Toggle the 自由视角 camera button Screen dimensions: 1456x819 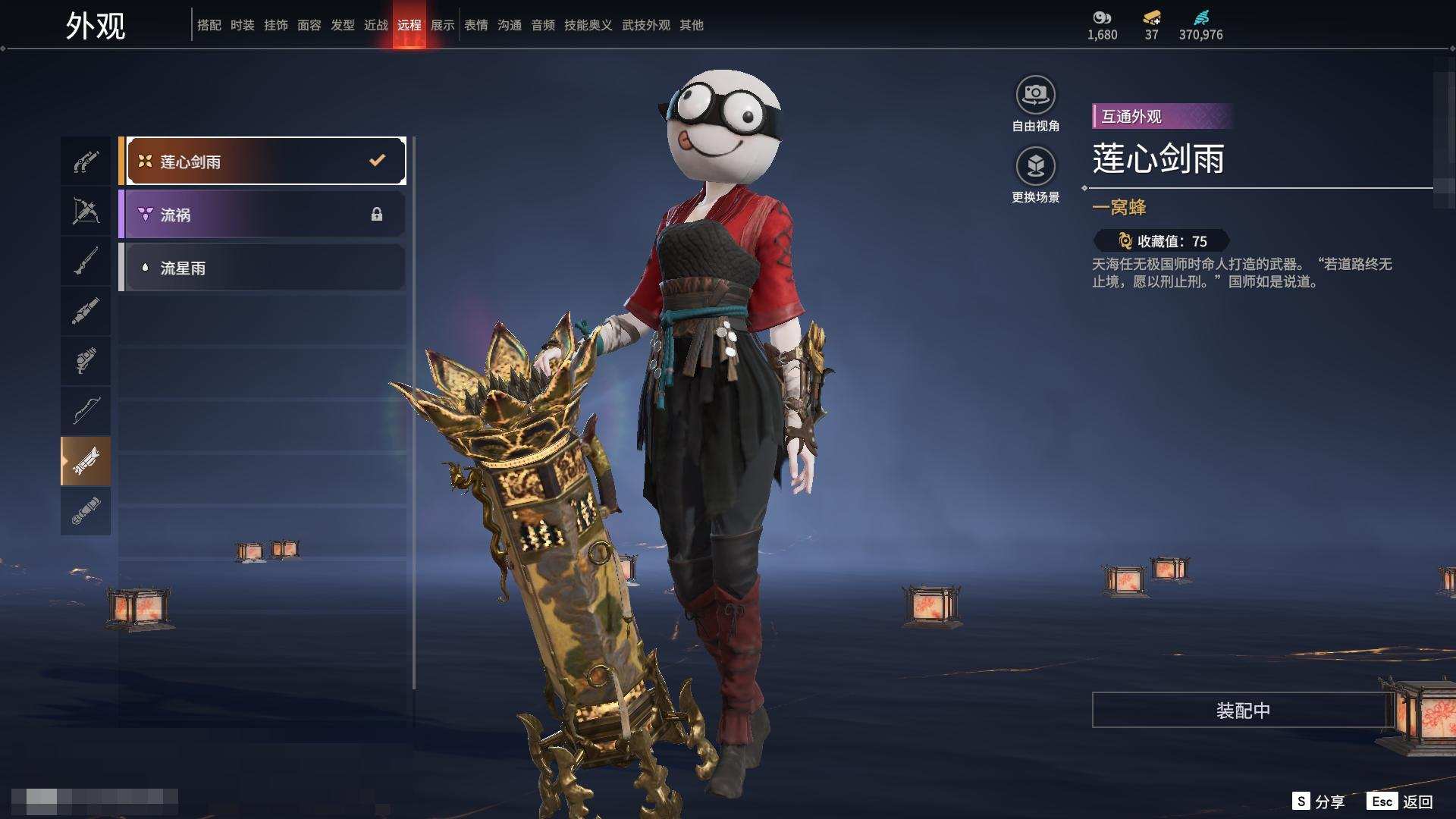pyautogui.click(x=1035, y=96)
